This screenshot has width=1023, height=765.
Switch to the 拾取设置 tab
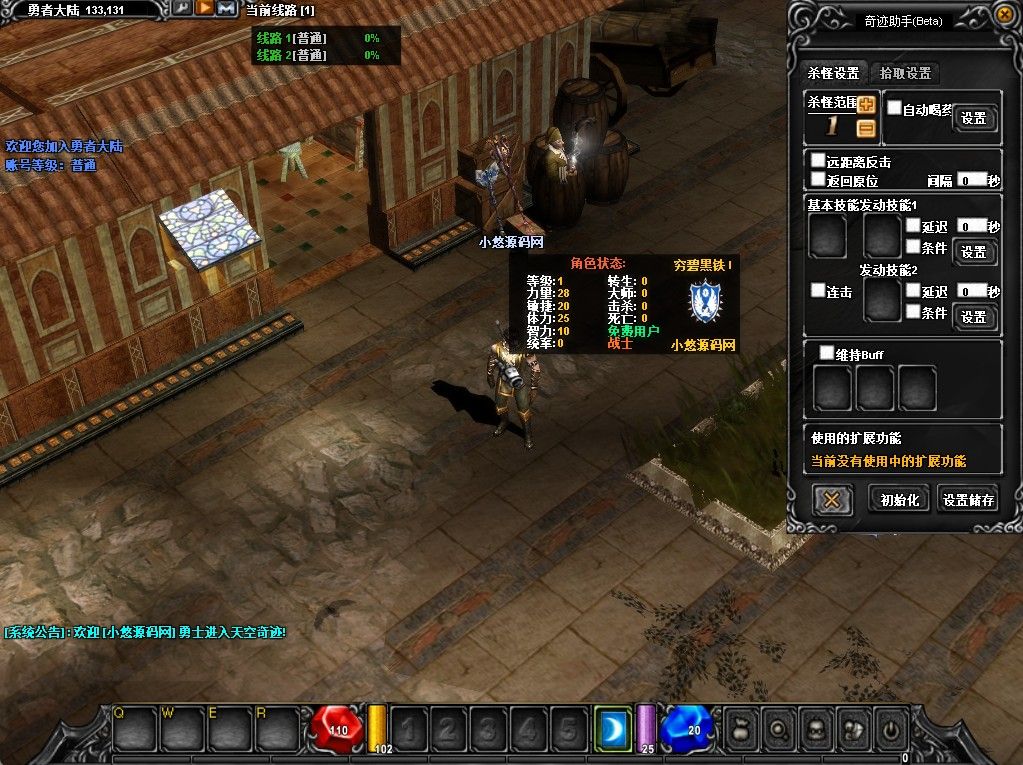905,73
